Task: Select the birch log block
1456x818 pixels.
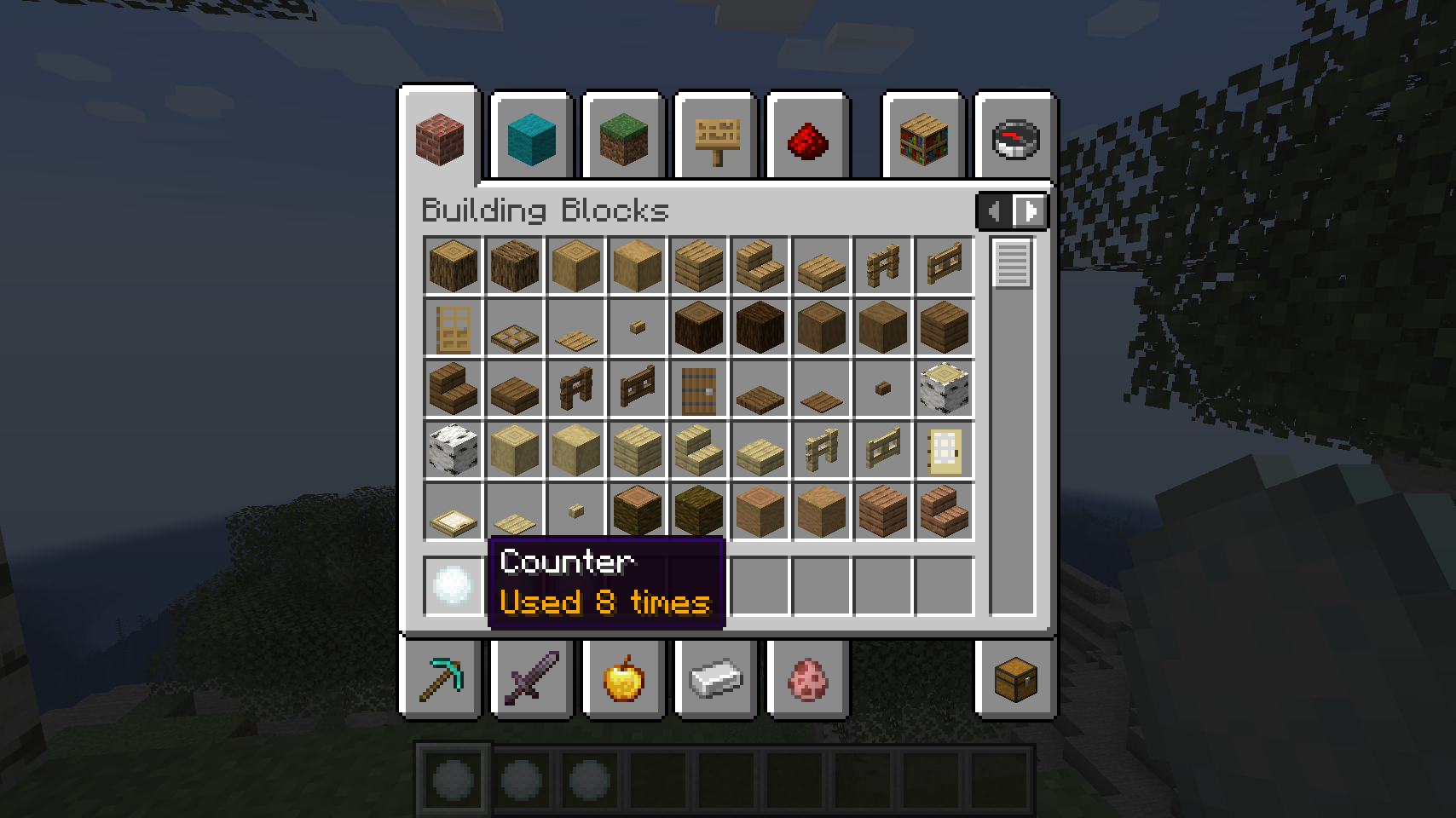Action: point(944,388)
